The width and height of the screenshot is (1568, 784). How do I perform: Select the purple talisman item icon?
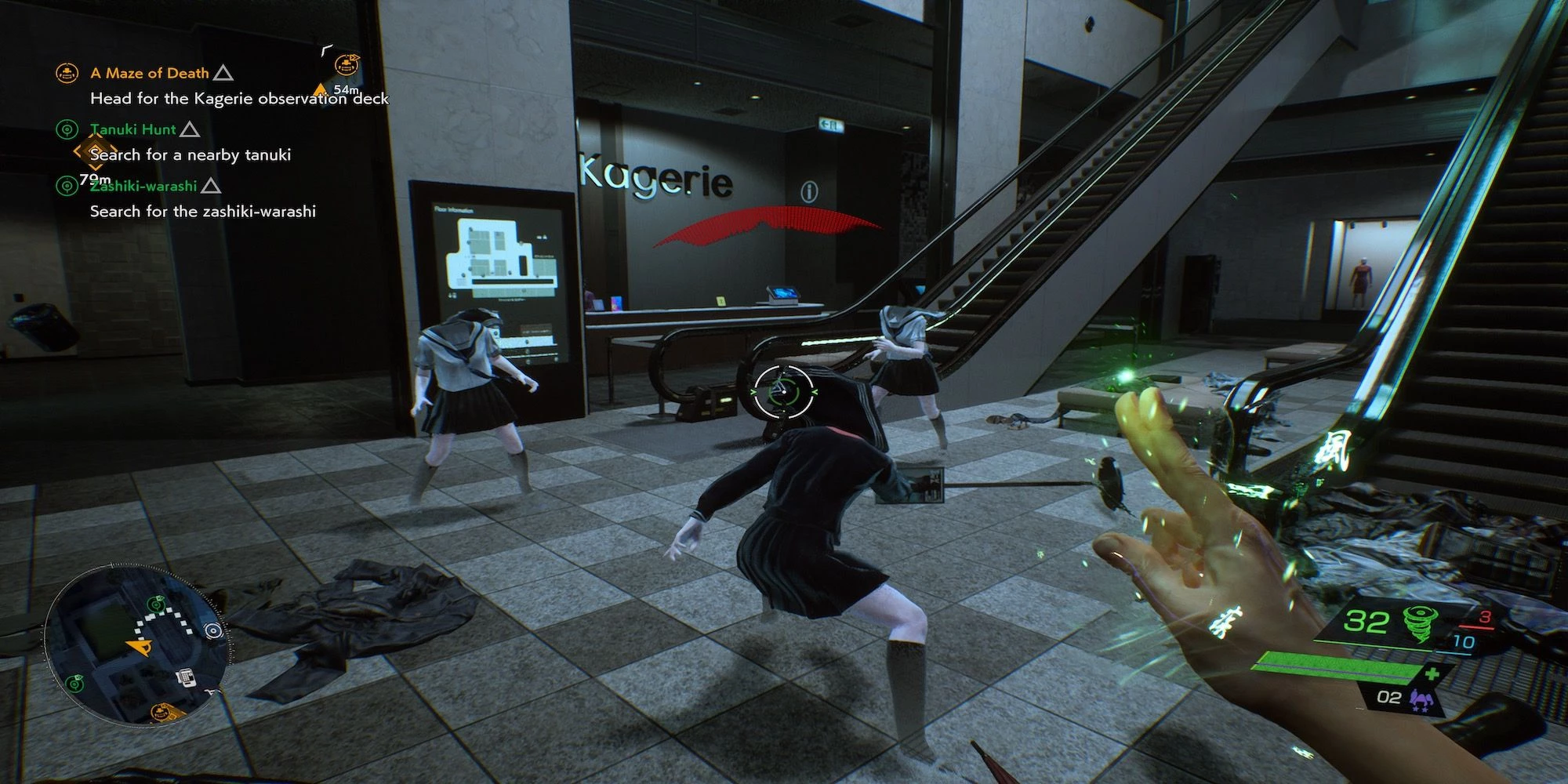pyautogui.click(x=1418, y=697)
